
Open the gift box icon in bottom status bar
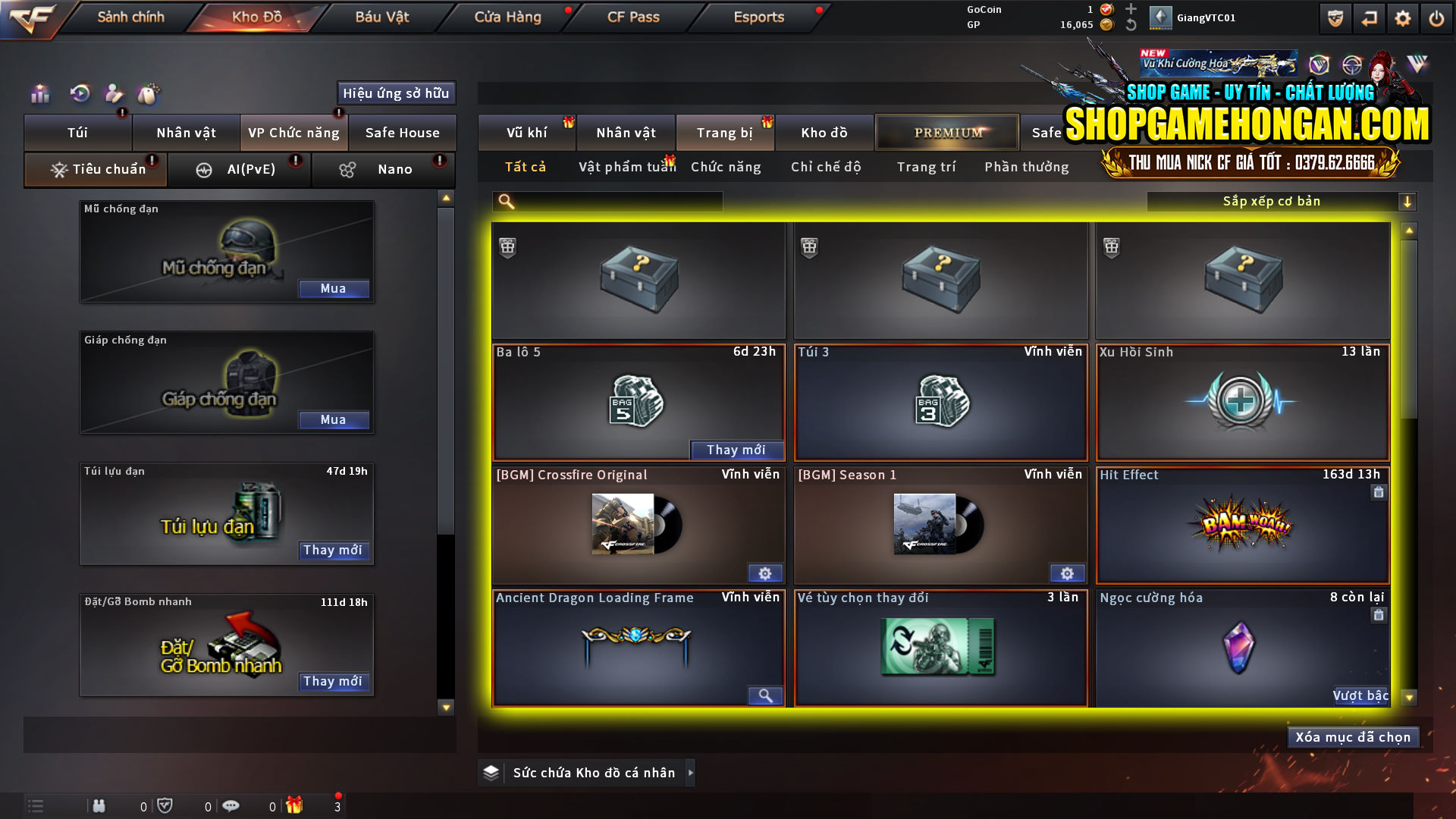[296, 805]
